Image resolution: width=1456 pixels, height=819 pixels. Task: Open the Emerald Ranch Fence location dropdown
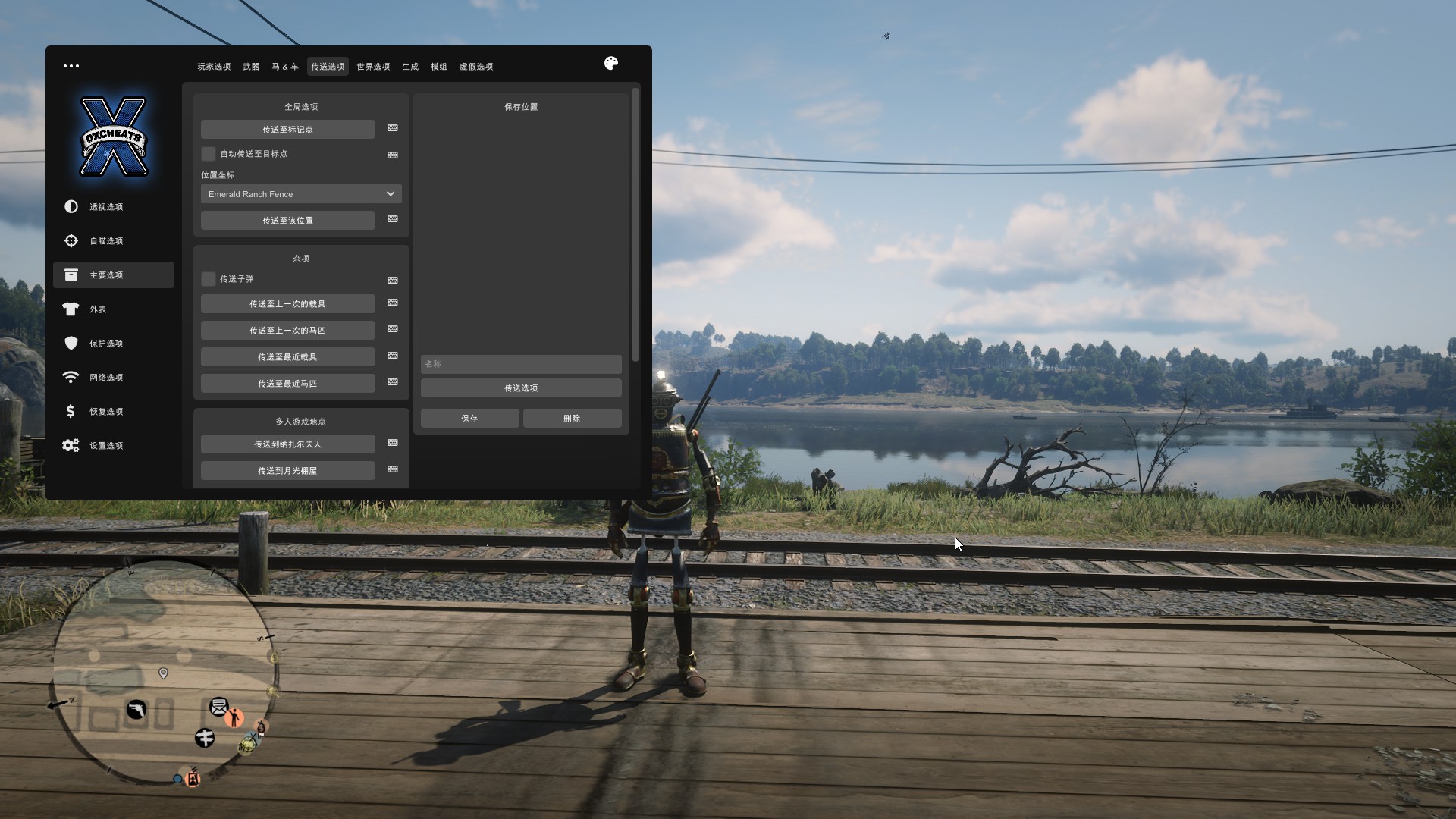pos(301,194)
